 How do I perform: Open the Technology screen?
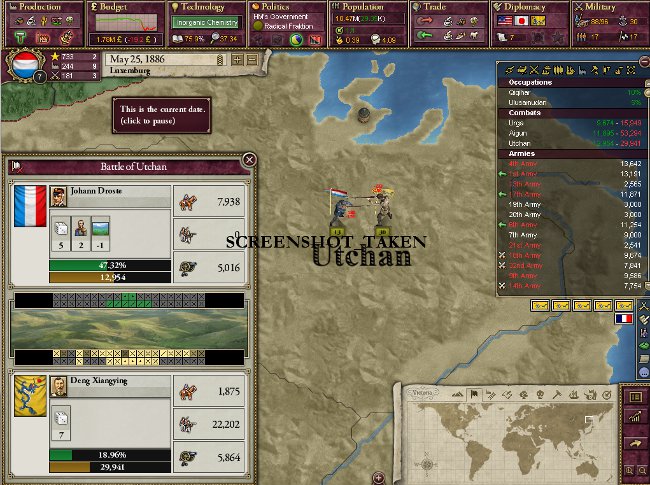click(x=202, y=7)
